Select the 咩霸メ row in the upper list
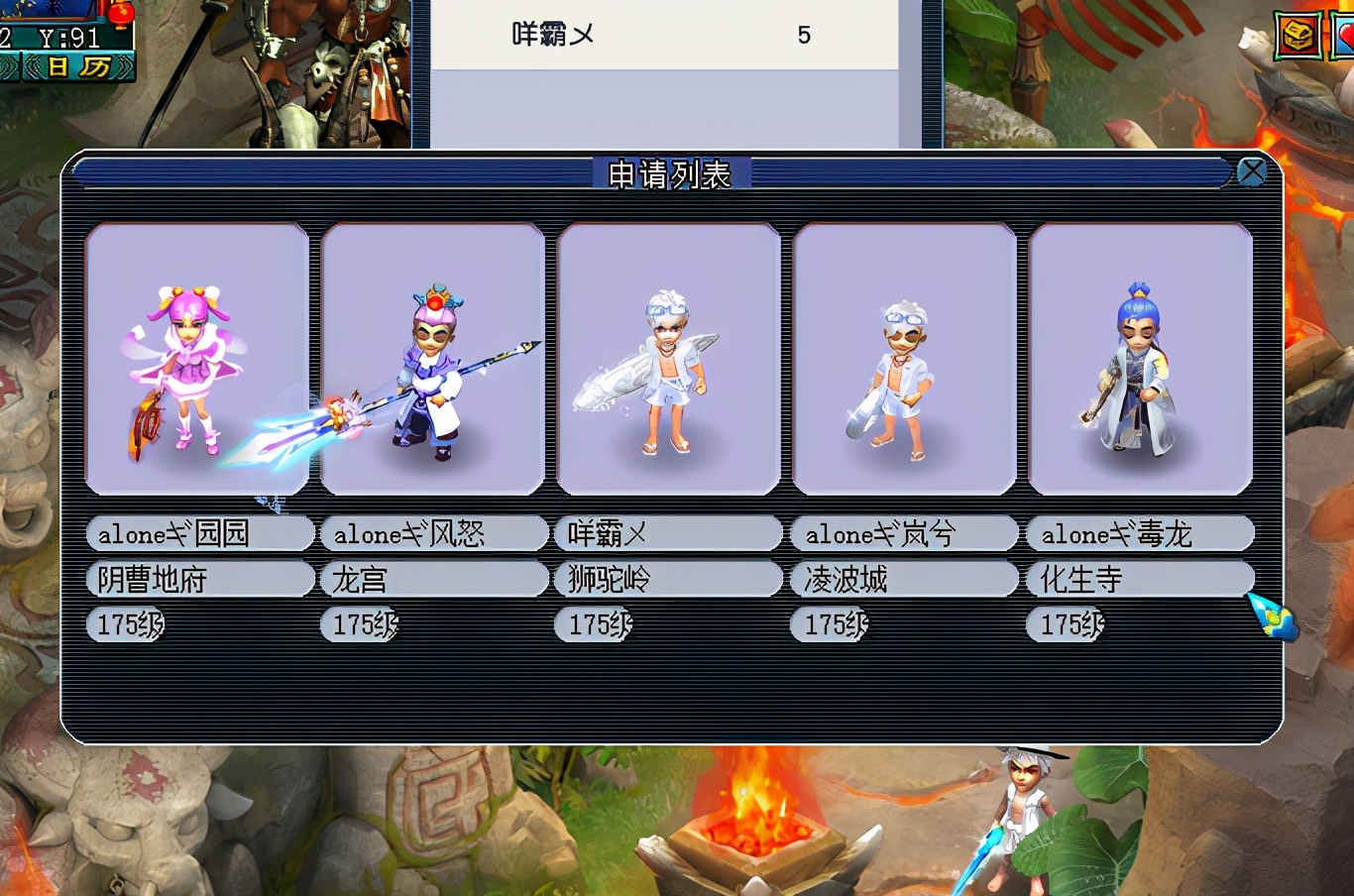 pos(662,36)
